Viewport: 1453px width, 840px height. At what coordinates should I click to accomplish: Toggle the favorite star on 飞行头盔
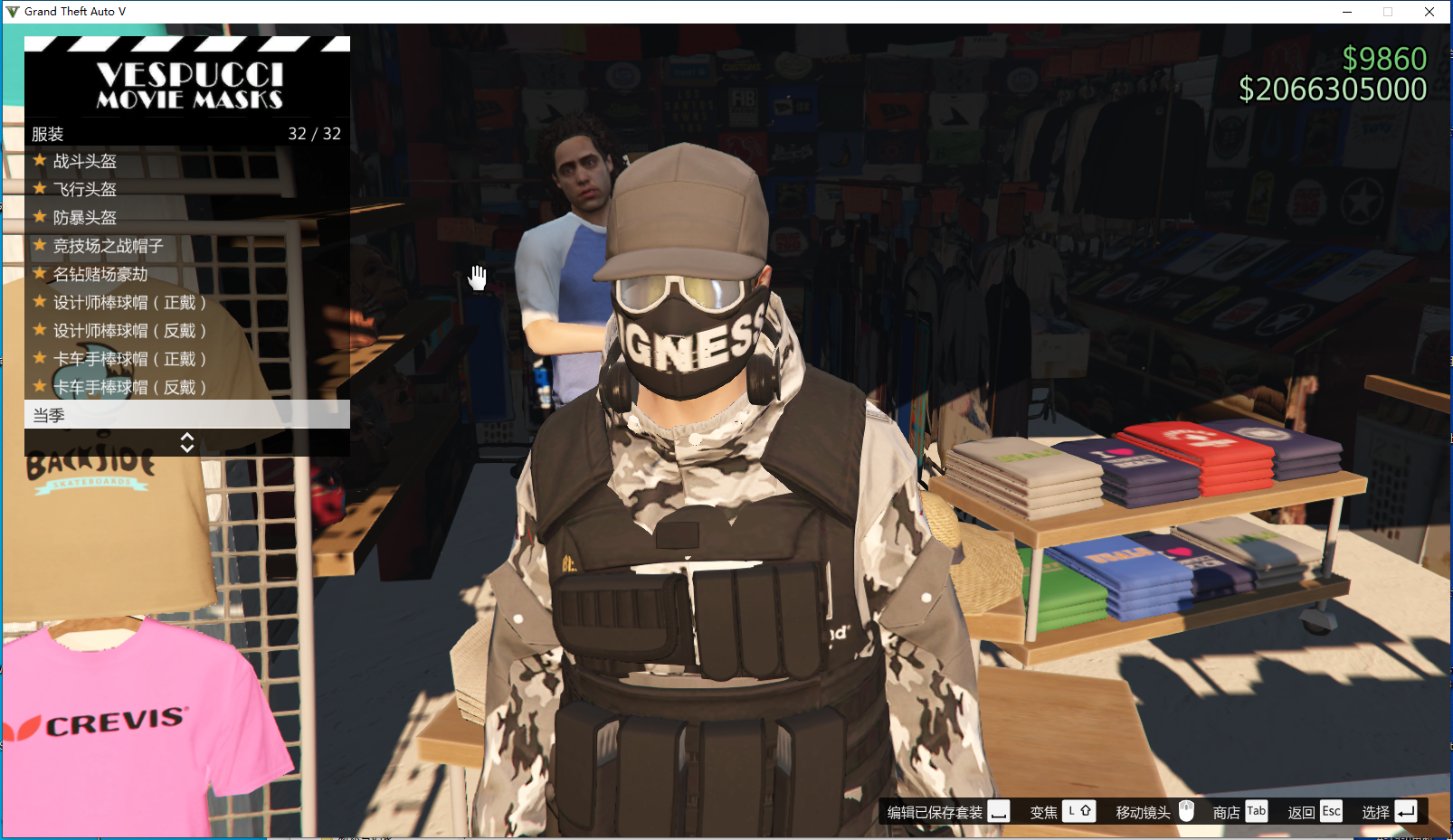coord(38,189)
